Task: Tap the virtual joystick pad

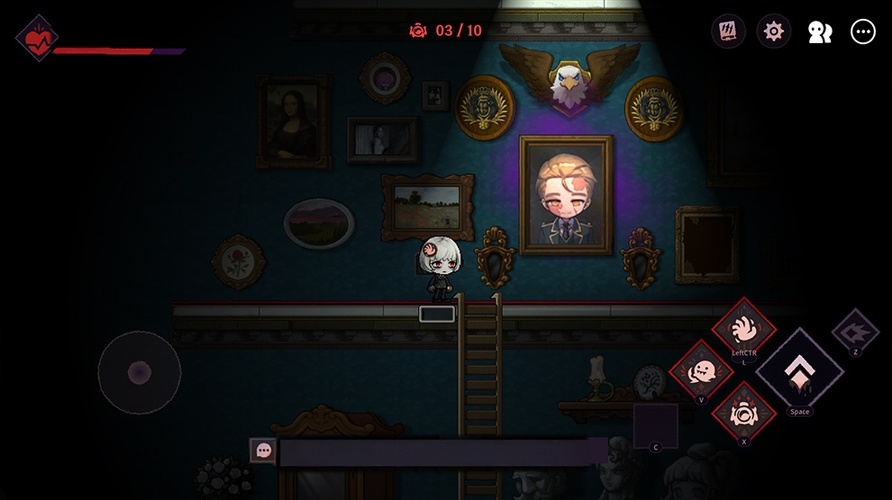Action: (139, 373)
